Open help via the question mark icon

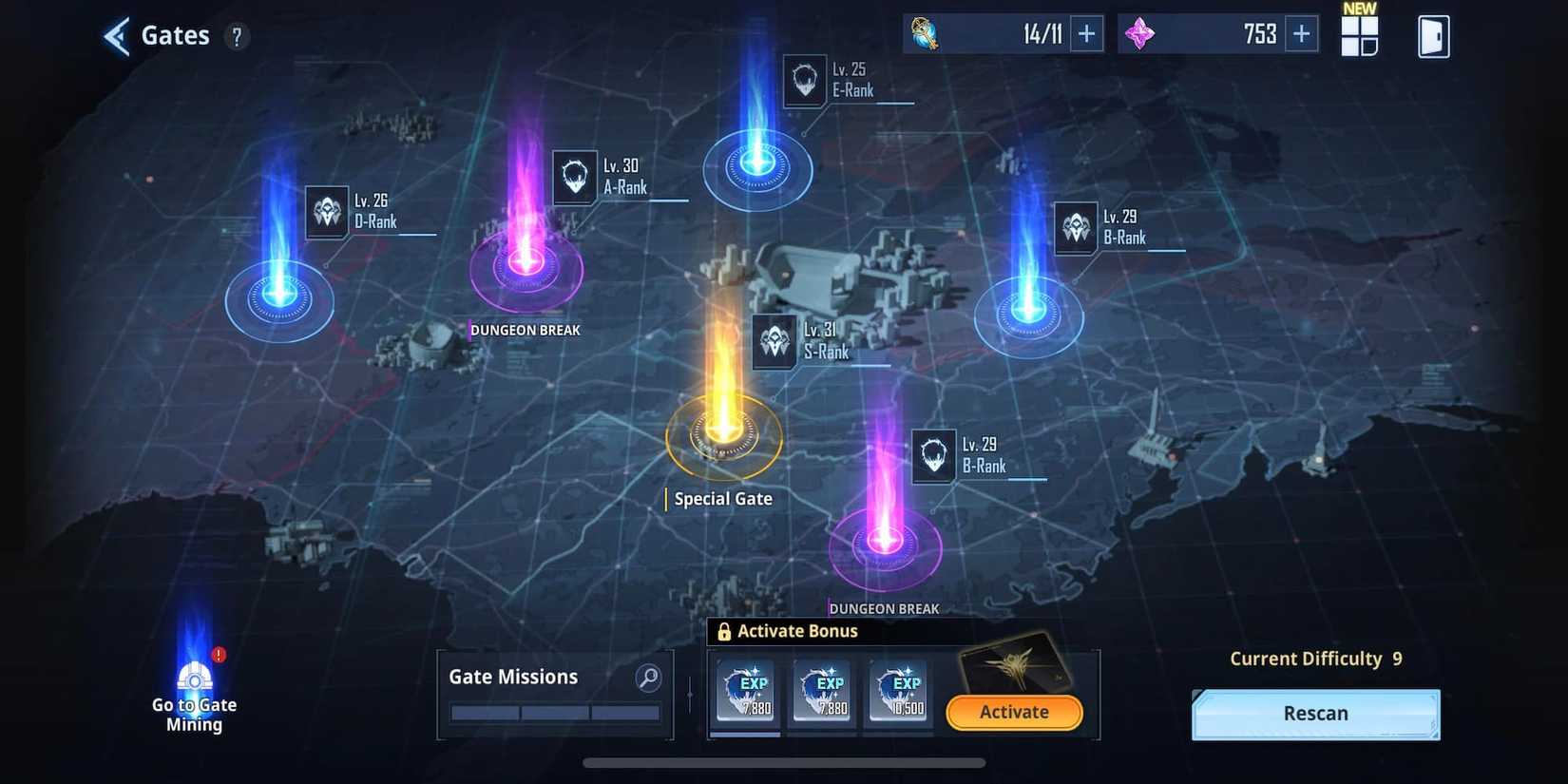(x=236, y=36)
